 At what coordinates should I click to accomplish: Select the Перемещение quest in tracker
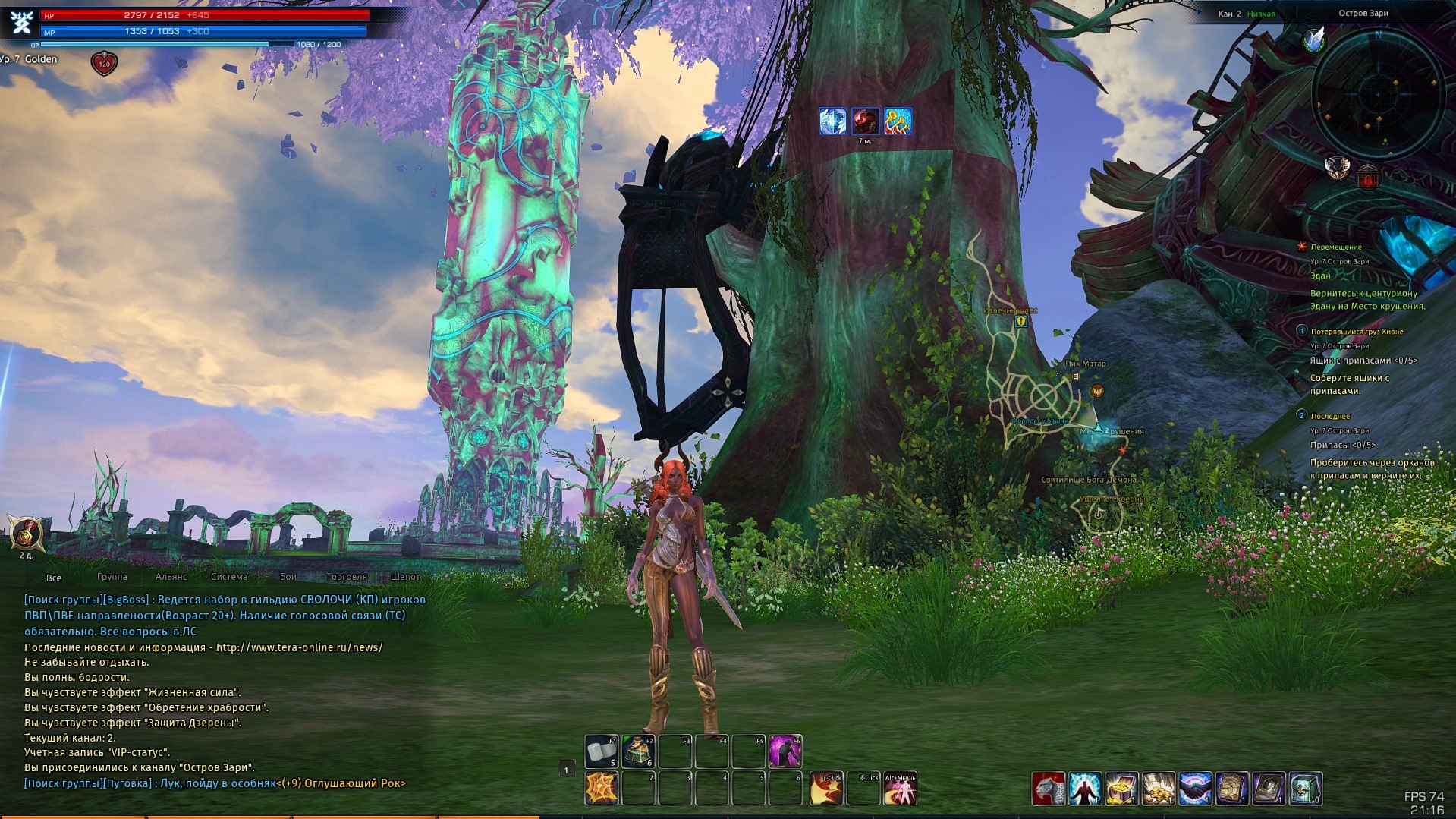click(x=1336, y=247)
